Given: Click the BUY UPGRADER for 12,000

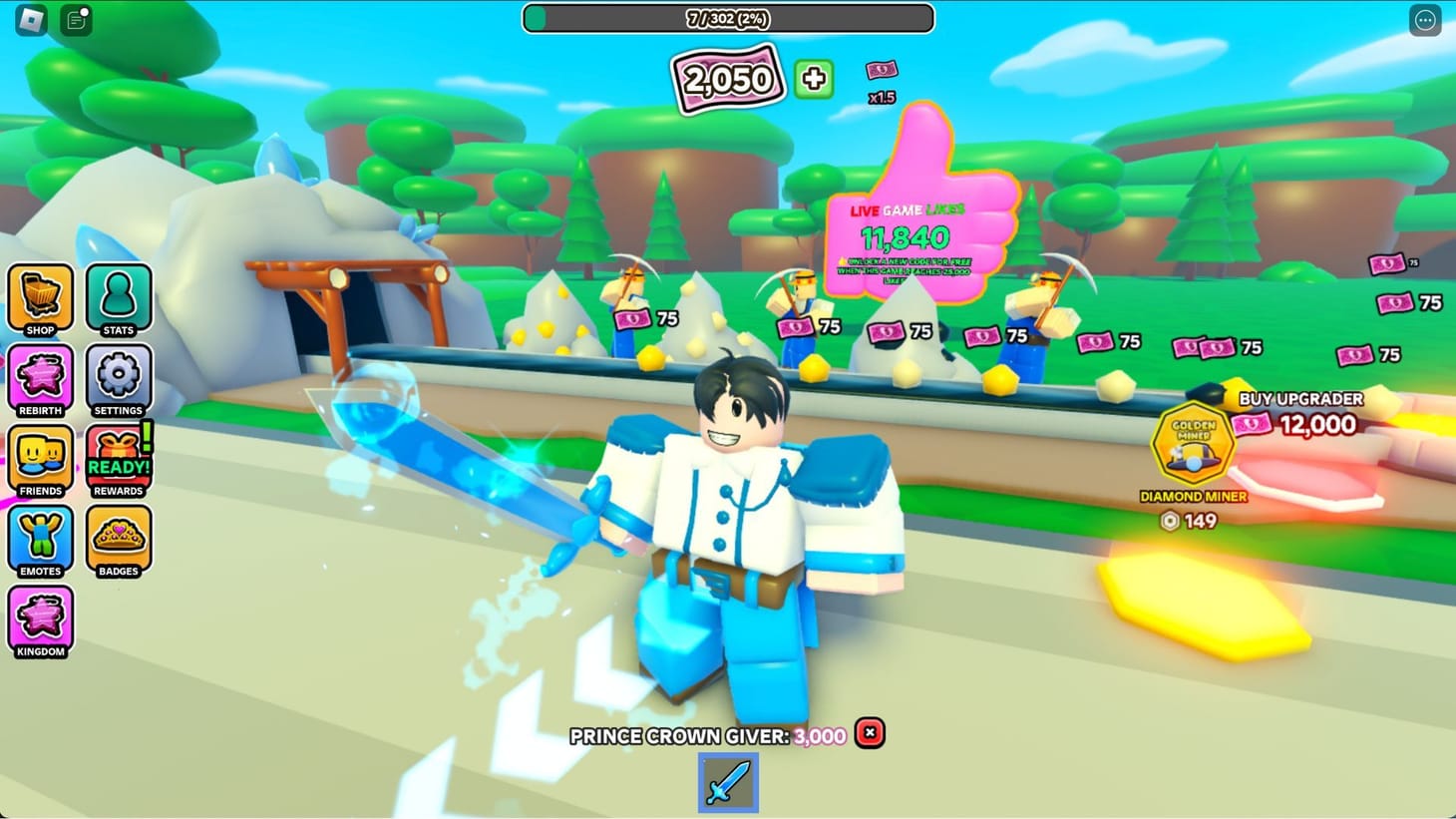Looking at the screenshot, I should pos(1299,412).
